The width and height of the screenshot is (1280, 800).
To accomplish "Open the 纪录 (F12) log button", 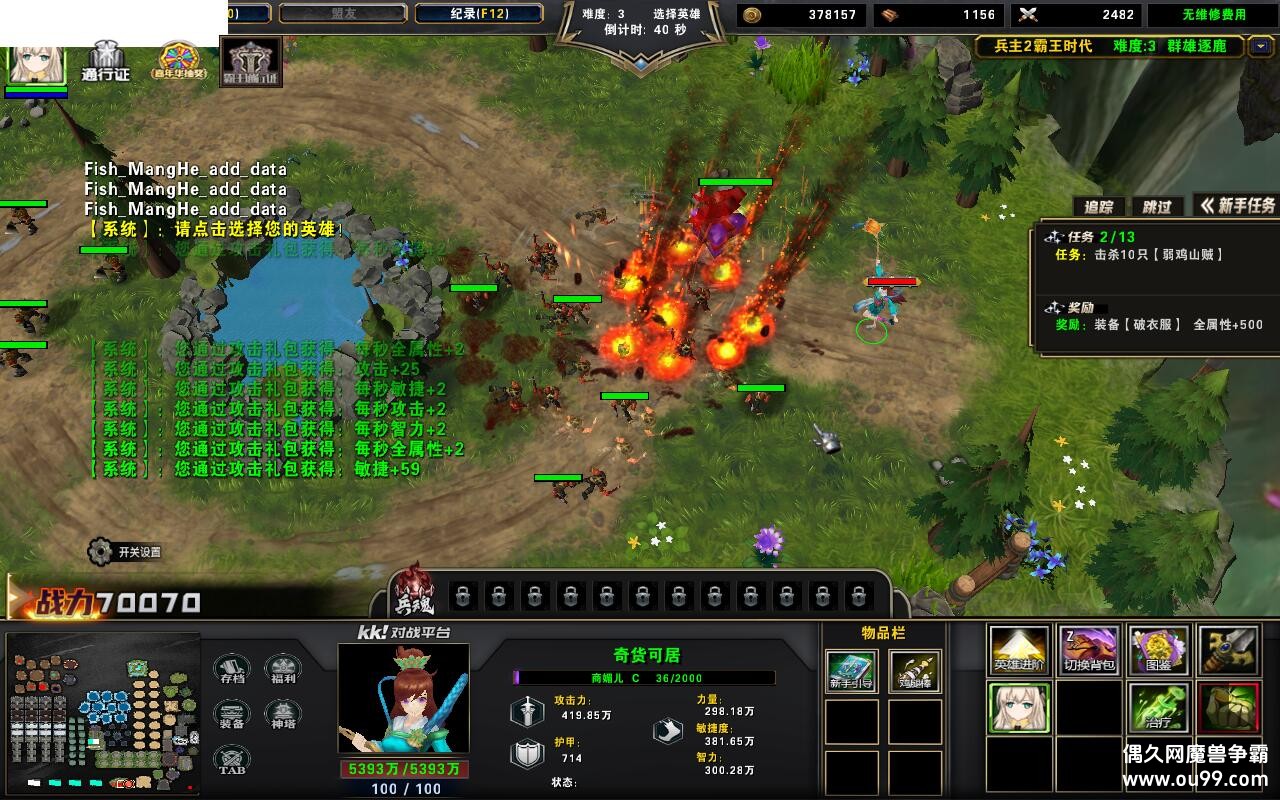I will (478, 14).
